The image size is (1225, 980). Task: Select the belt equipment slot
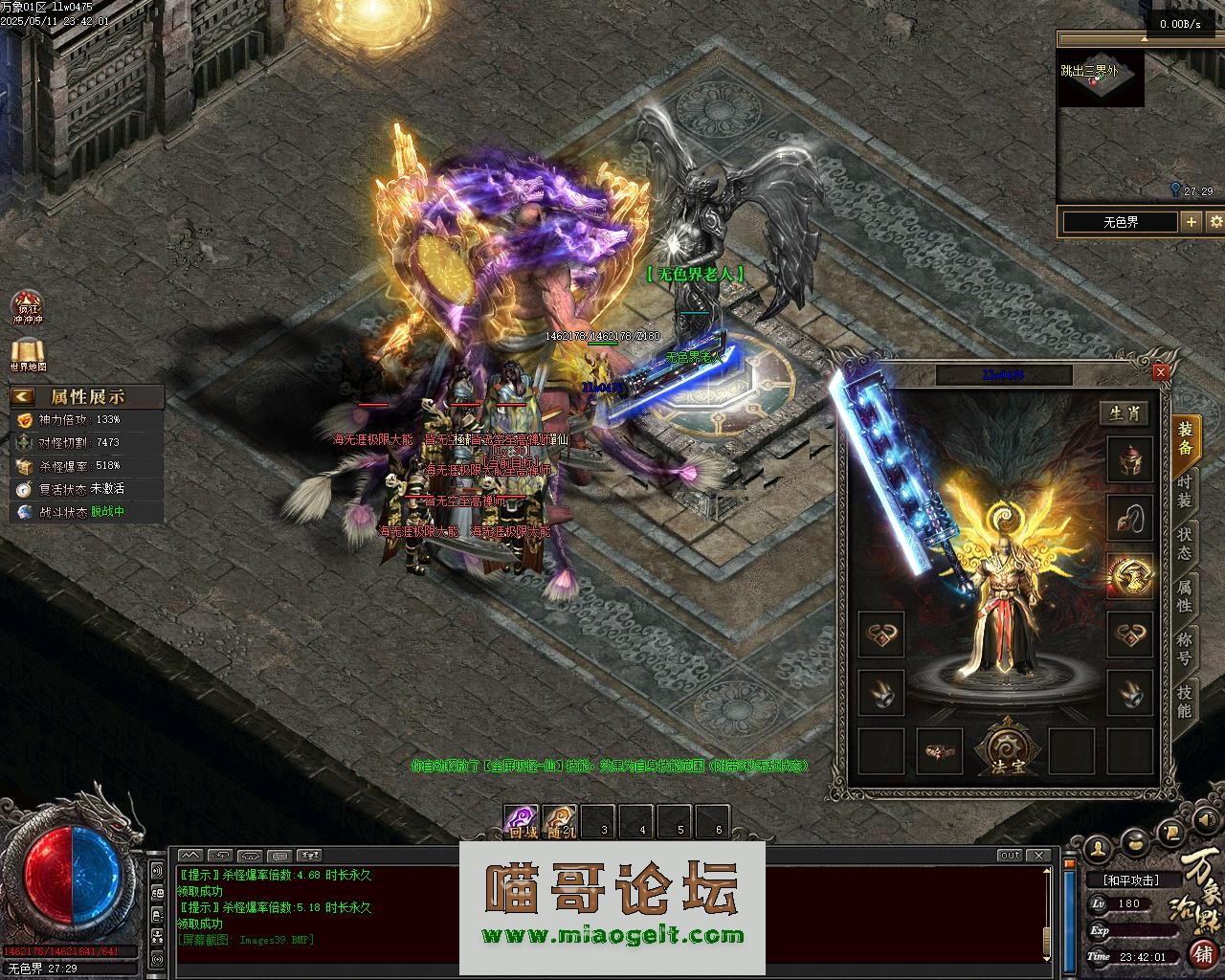(x=940, y=751)
